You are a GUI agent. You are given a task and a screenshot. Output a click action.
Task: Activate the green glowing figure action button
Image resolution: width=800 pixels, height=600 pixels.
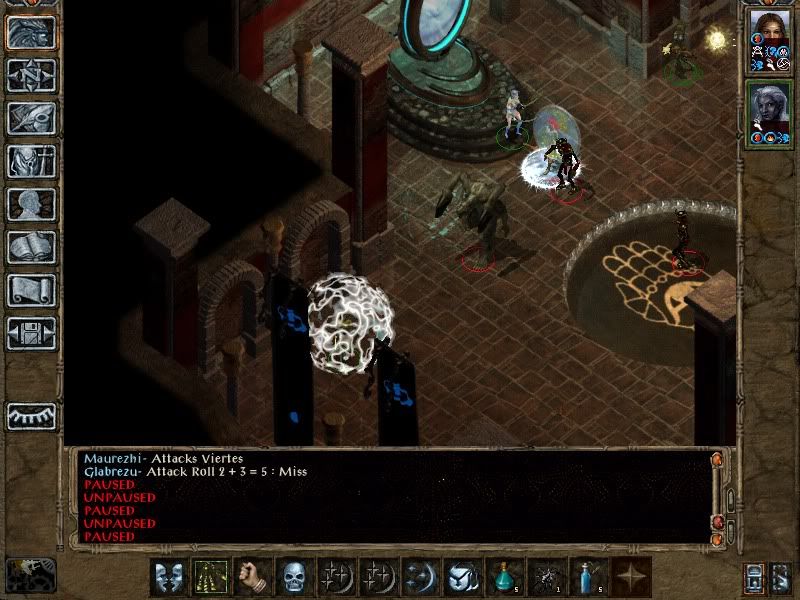pos(211,577)
